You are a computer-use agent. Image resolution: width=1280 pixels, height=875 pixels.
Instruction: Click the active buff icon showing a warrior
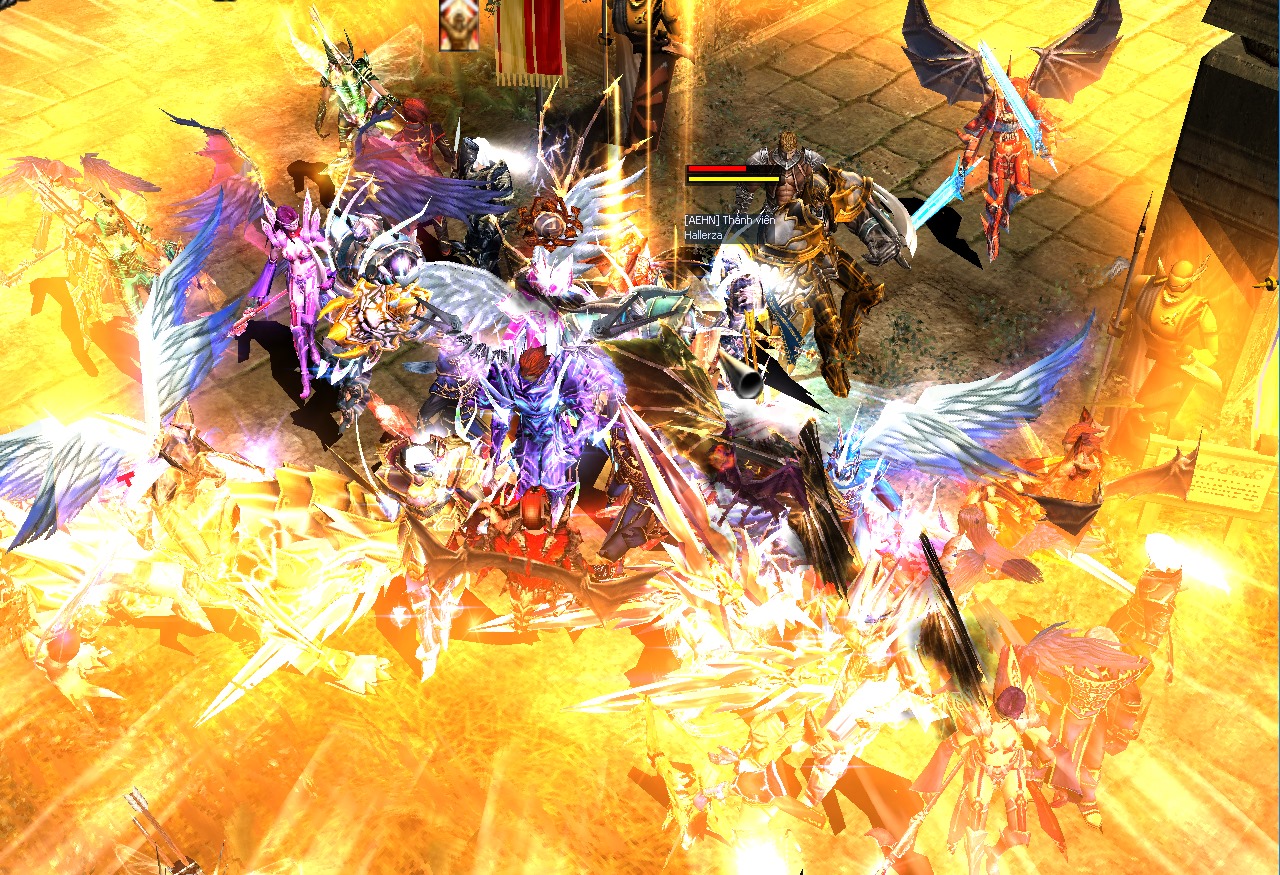click(x=459, y=23)
